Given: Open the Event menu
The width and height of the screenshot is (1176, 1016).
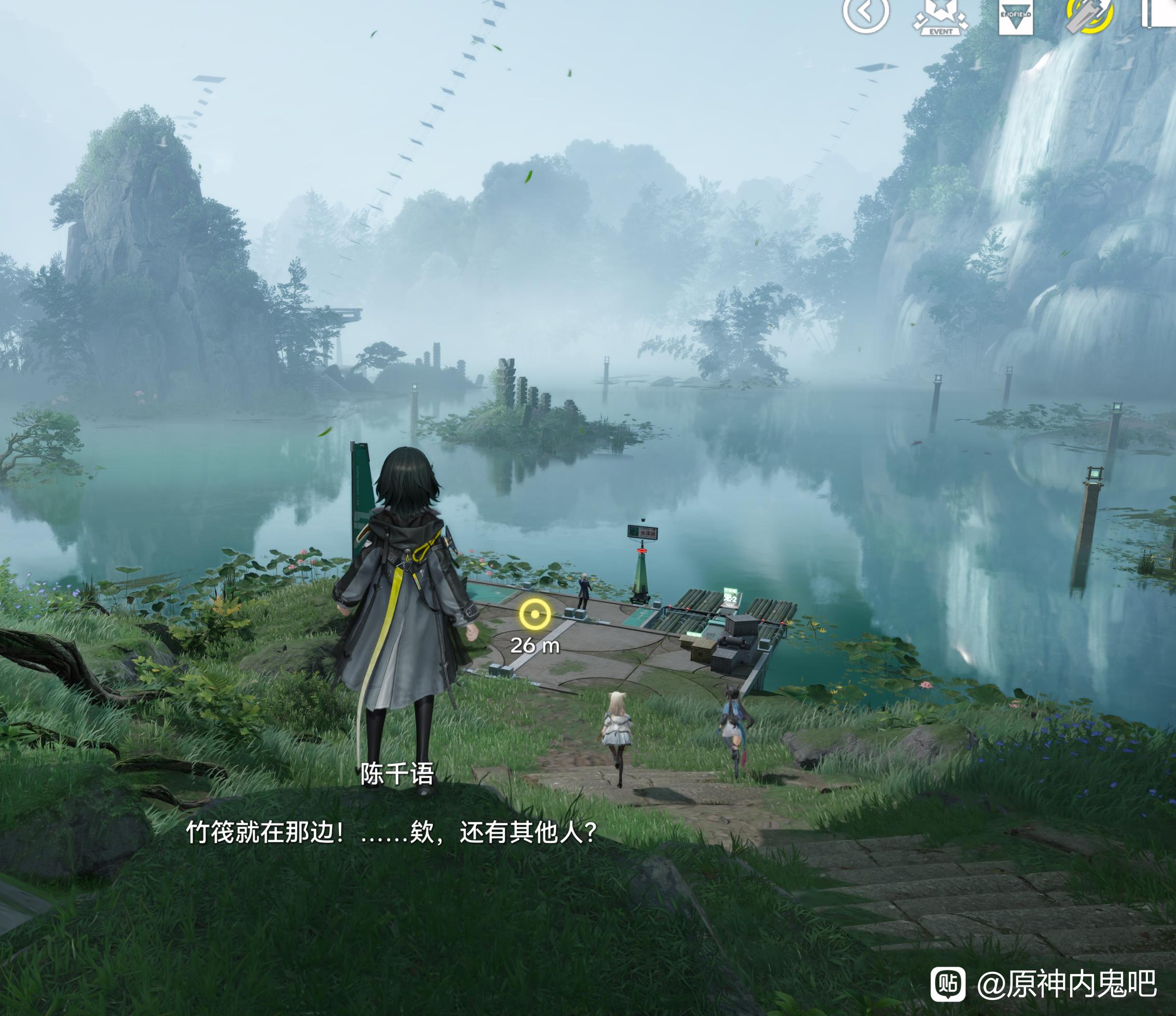Looking at the screenshot, I should click(x=940, y=16).
